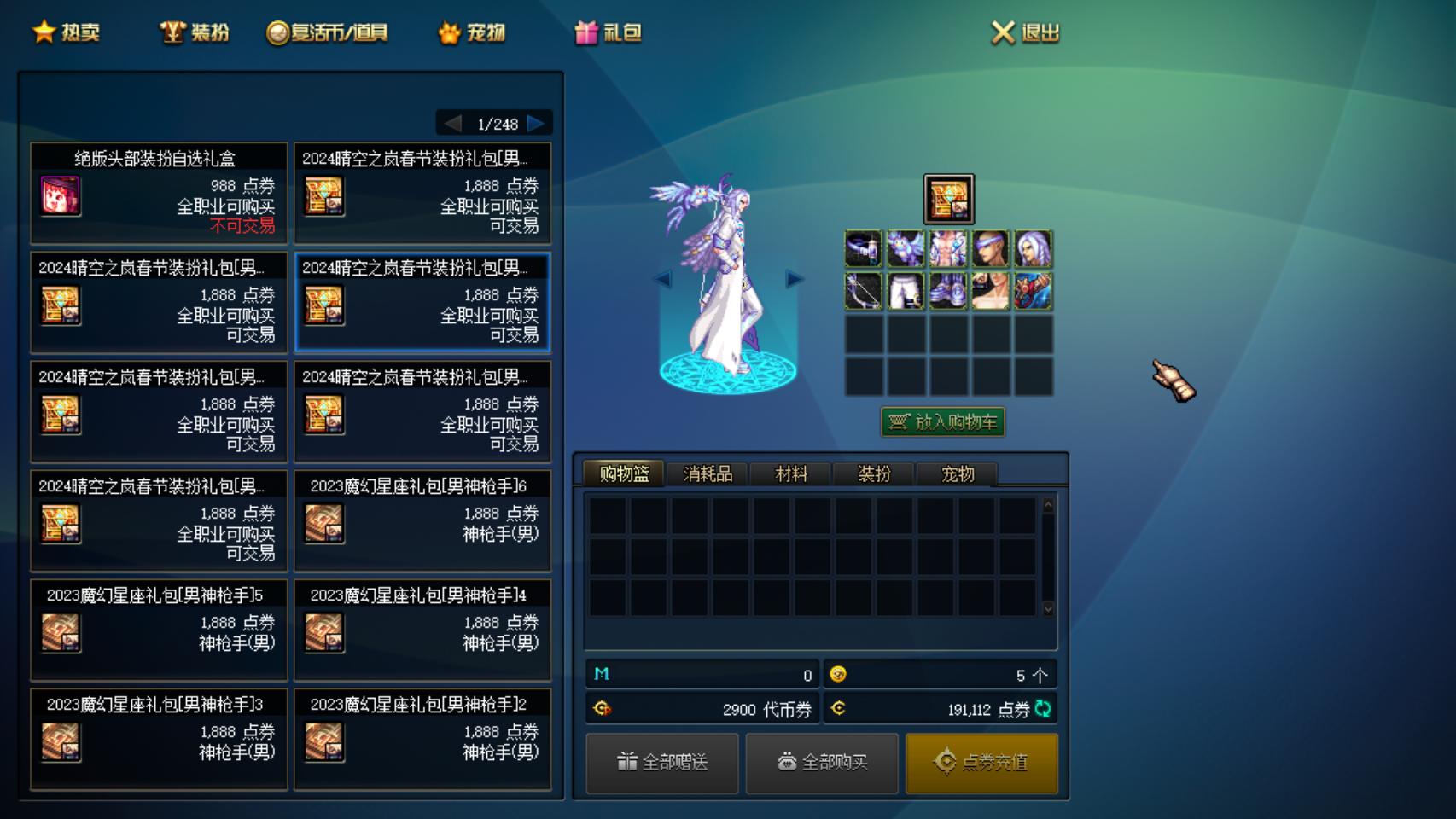Open the 热卖 hot sale category
The height and width of the screenshot is (819, 1456).
pyautogui.click(x=67, y=32)
